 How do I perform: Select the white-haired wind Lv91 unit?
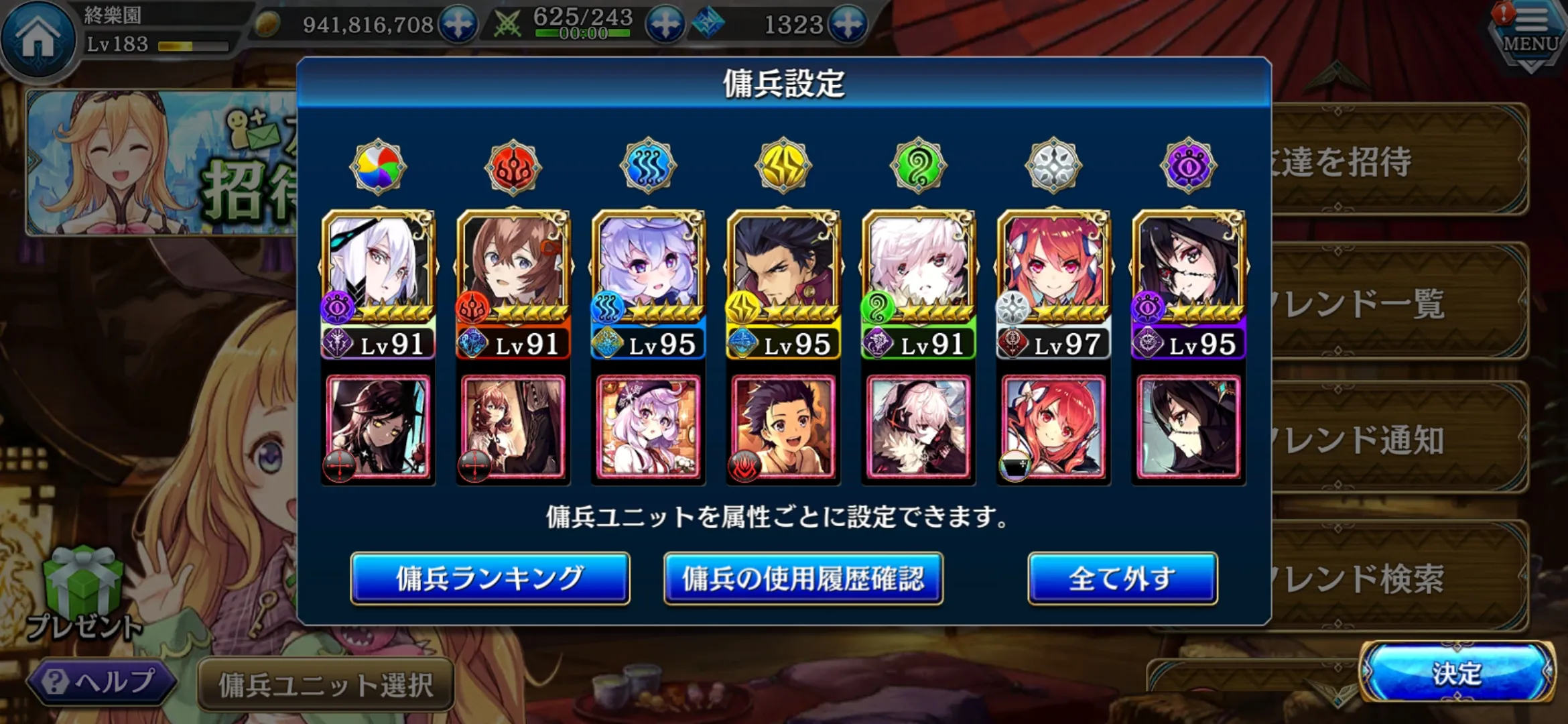(919, 282)
